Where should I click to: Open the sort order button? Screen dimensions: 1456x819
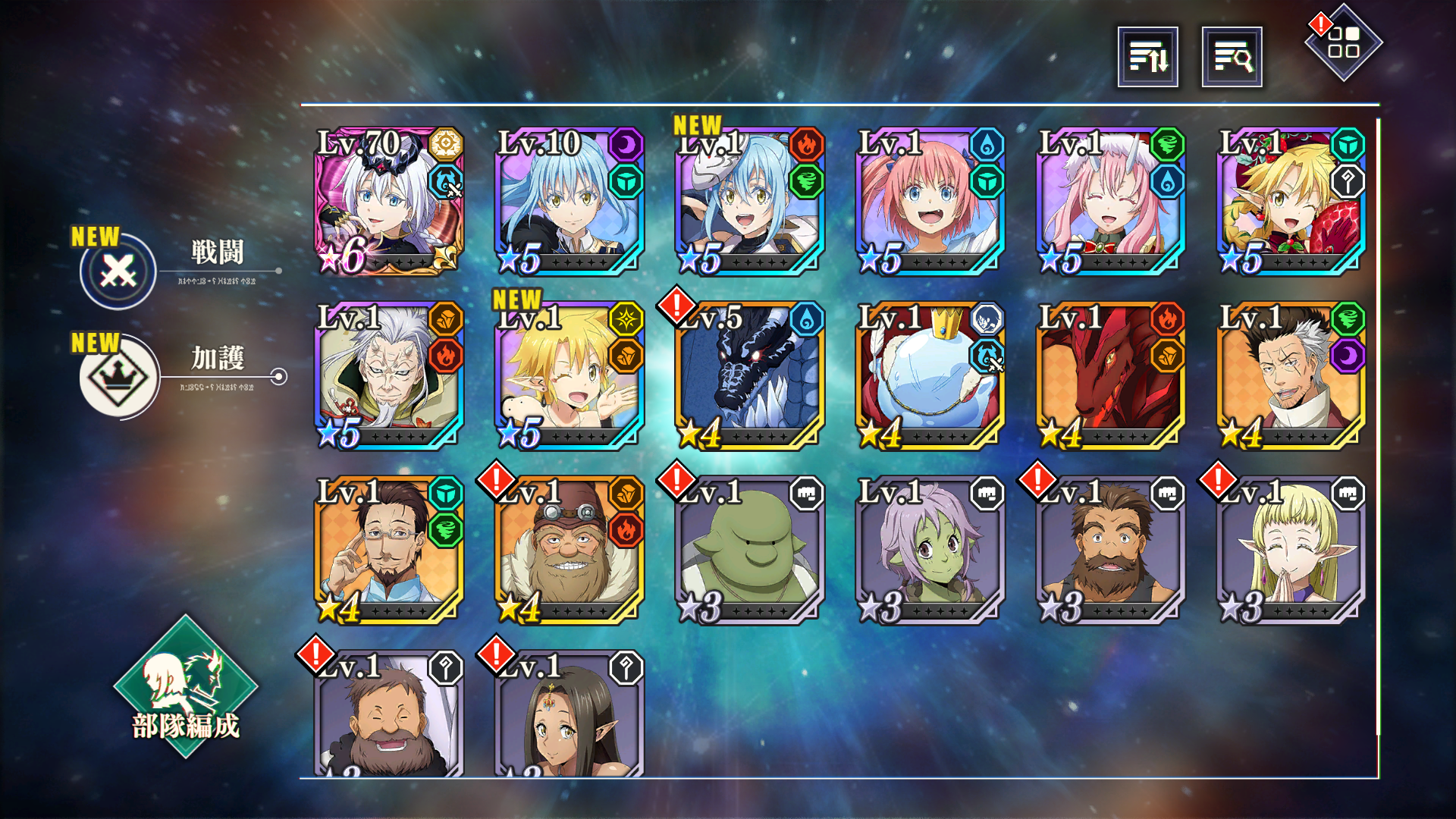click(1147, 57)
